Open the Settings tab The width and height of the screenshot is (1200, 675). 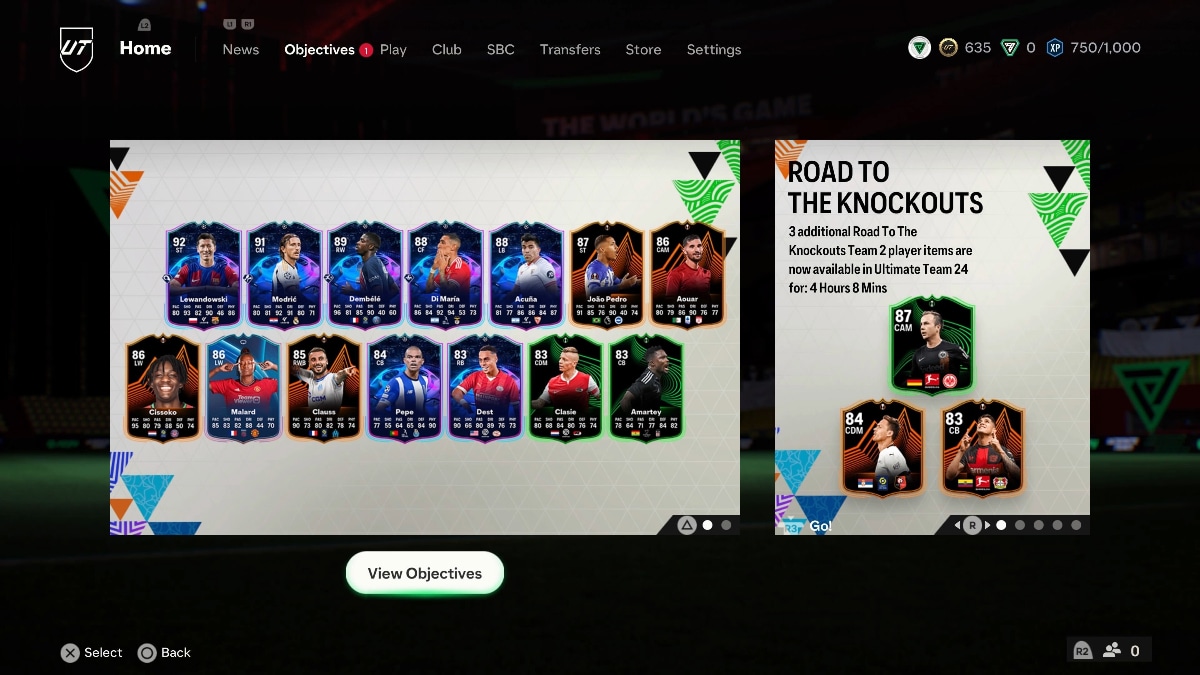coord(714,49)
